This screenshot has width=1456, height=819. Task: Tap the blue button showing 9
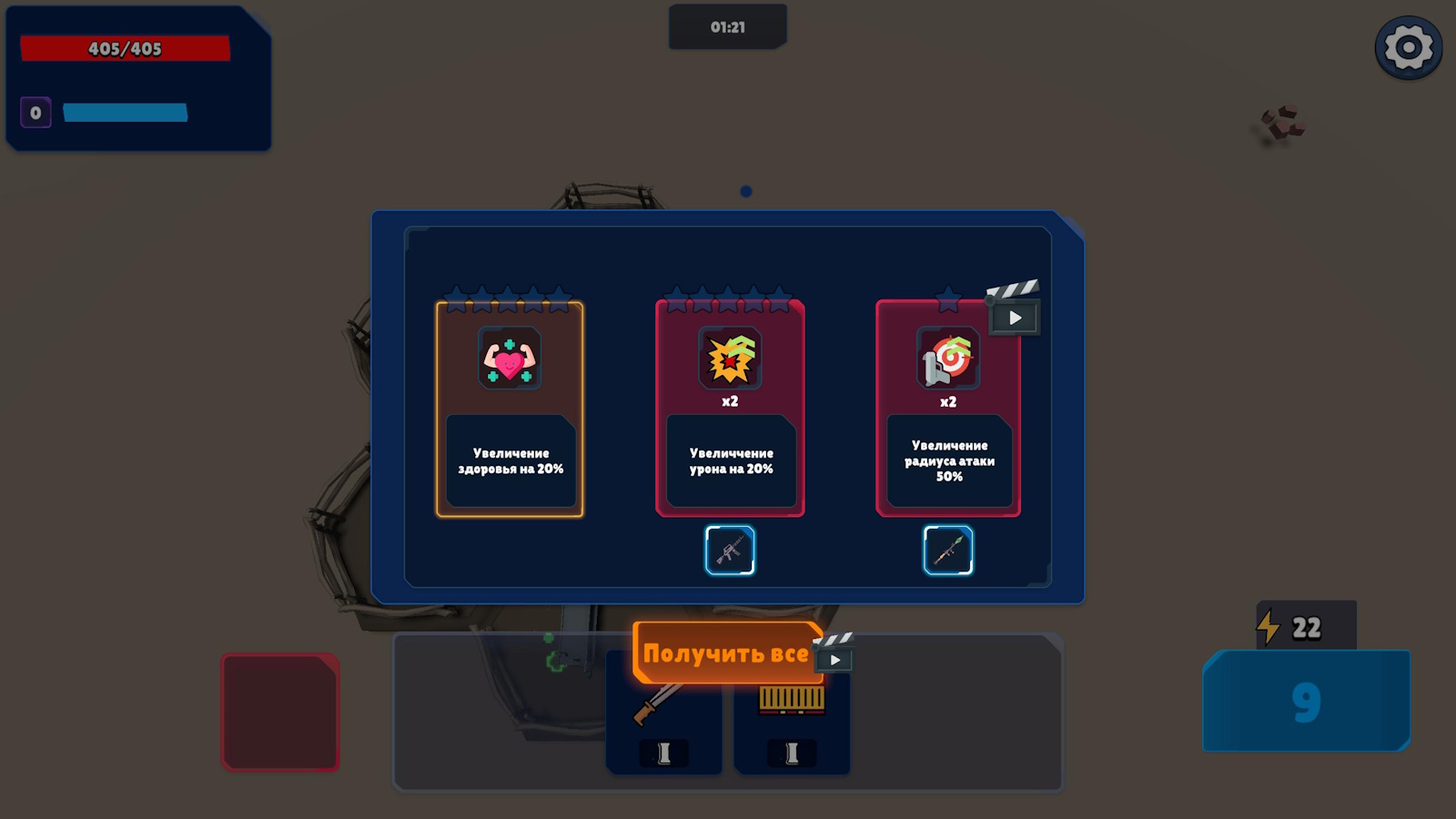(x=1306, y=703)
